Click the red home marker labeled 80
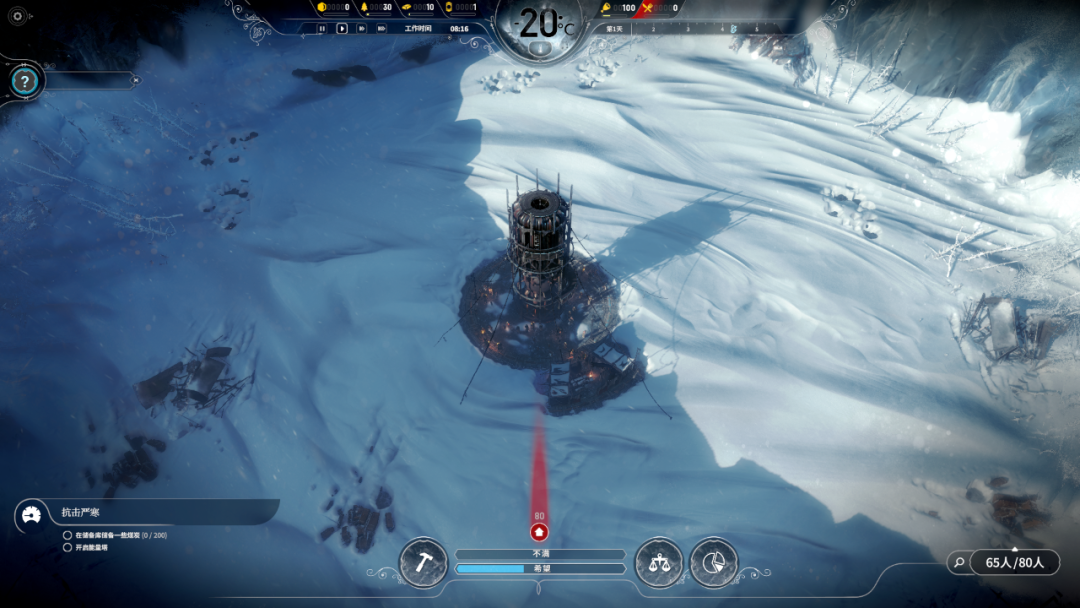1080x608 pixels. click(539, 532)
